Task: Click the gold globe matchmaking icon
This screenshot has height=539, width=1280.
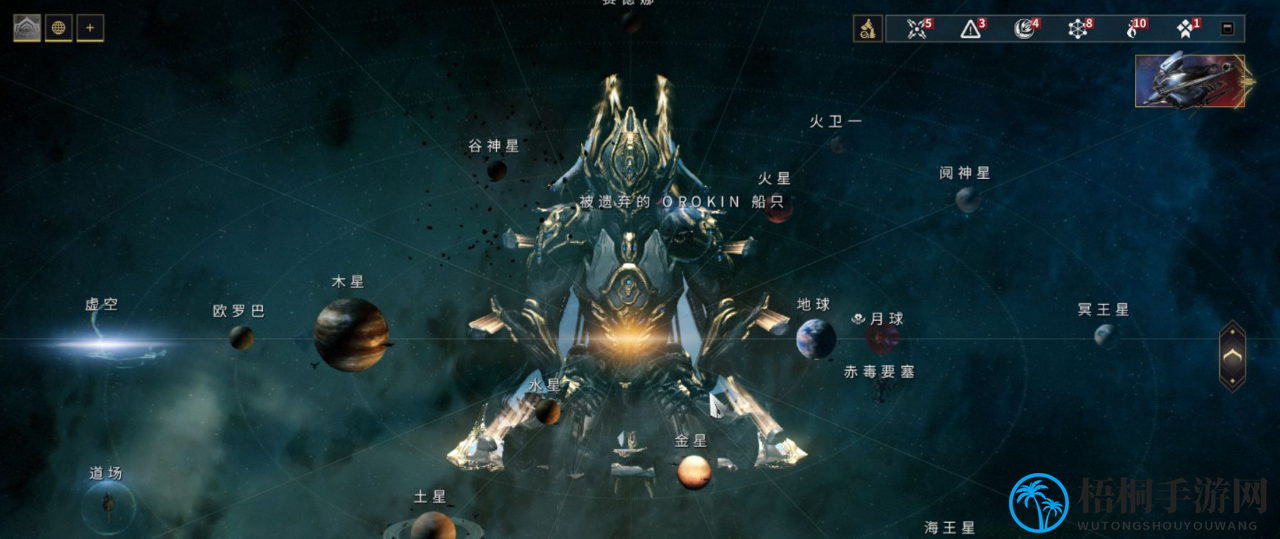Action: [x=58, y=28]
